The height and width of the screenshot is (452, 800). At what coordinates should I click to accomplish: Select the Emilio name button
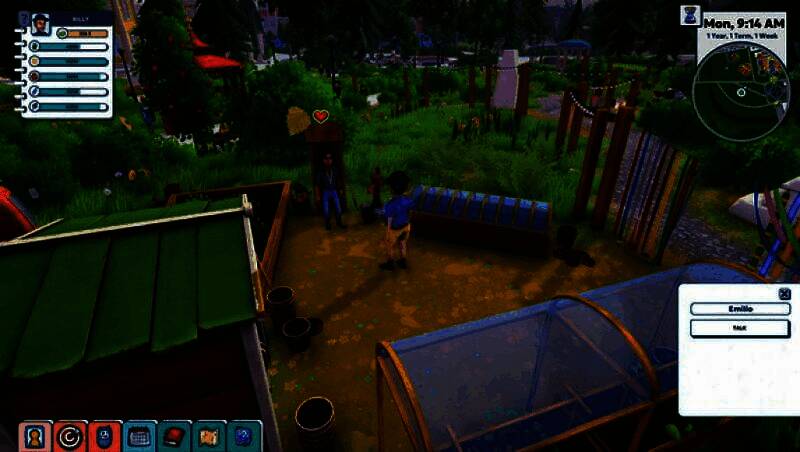(739, 309)
